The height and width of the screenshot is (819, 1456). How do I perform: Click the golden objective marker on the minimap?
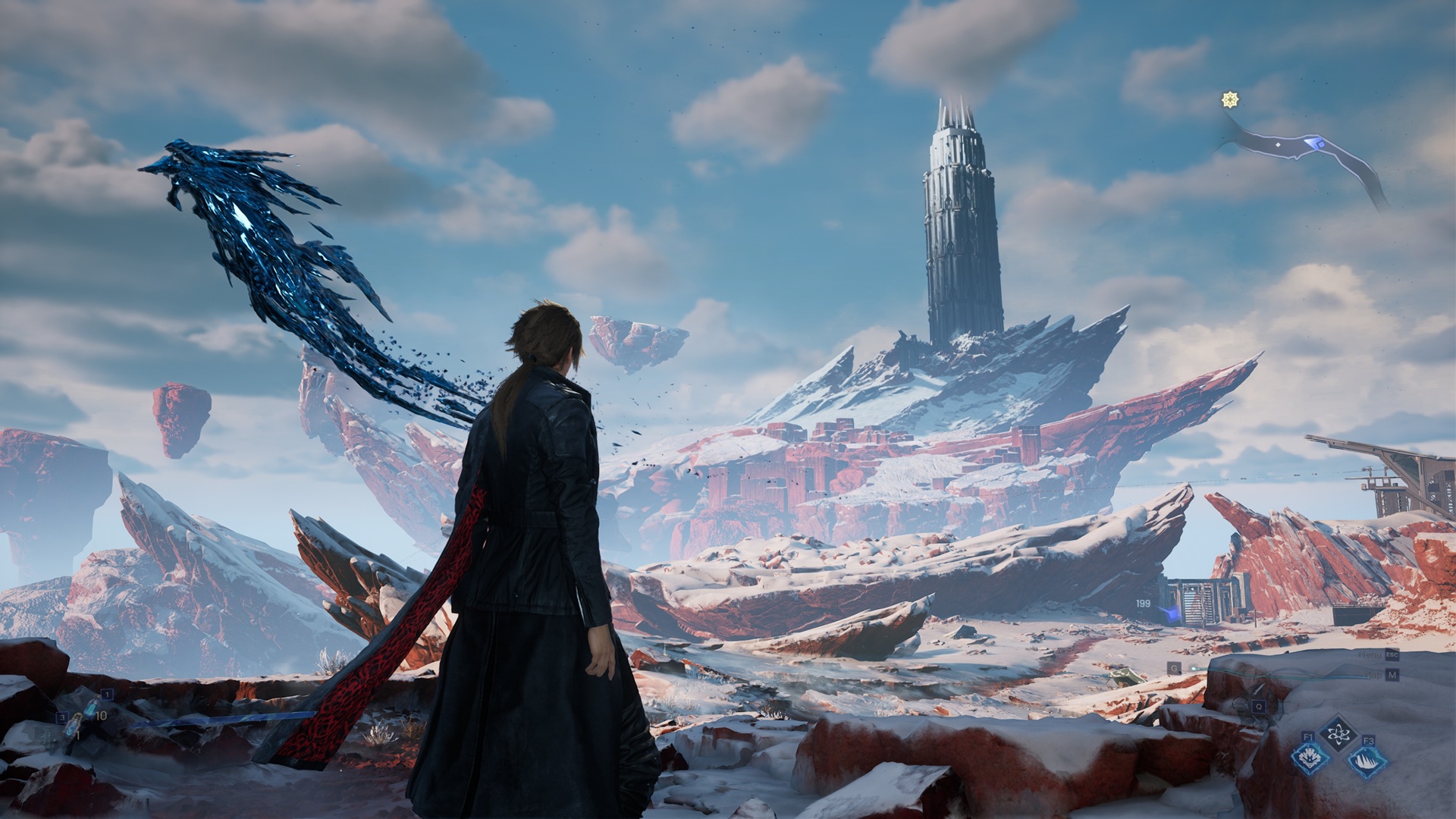tap(1230, 100)
